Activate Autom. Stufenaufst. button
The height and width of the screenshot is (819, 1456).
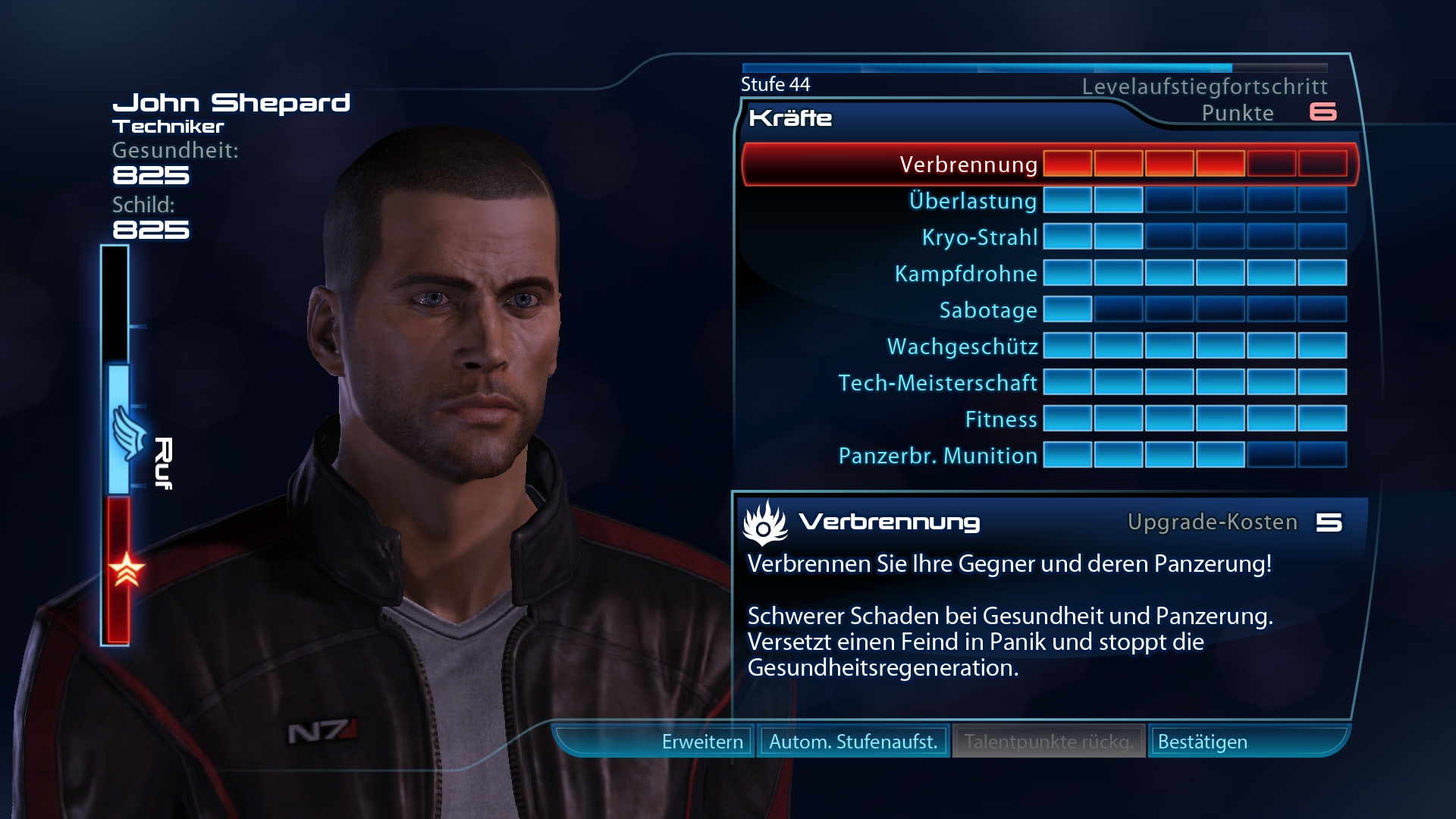tap(853, 742)
